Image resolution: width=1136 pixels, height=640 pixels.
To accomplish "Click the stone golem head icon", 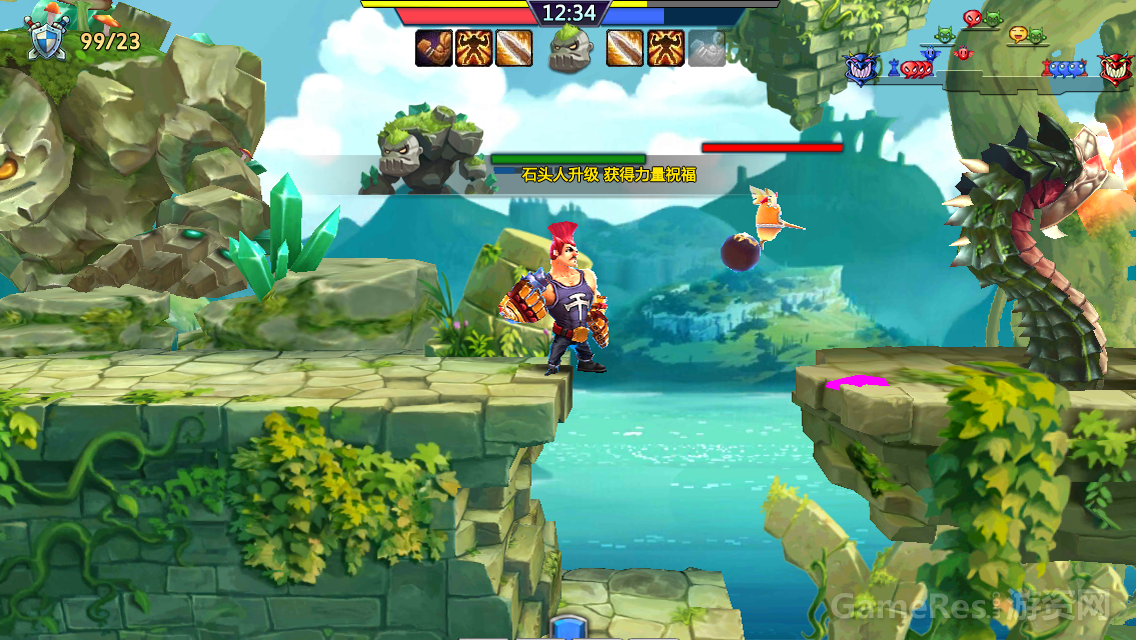I will 570,48.
